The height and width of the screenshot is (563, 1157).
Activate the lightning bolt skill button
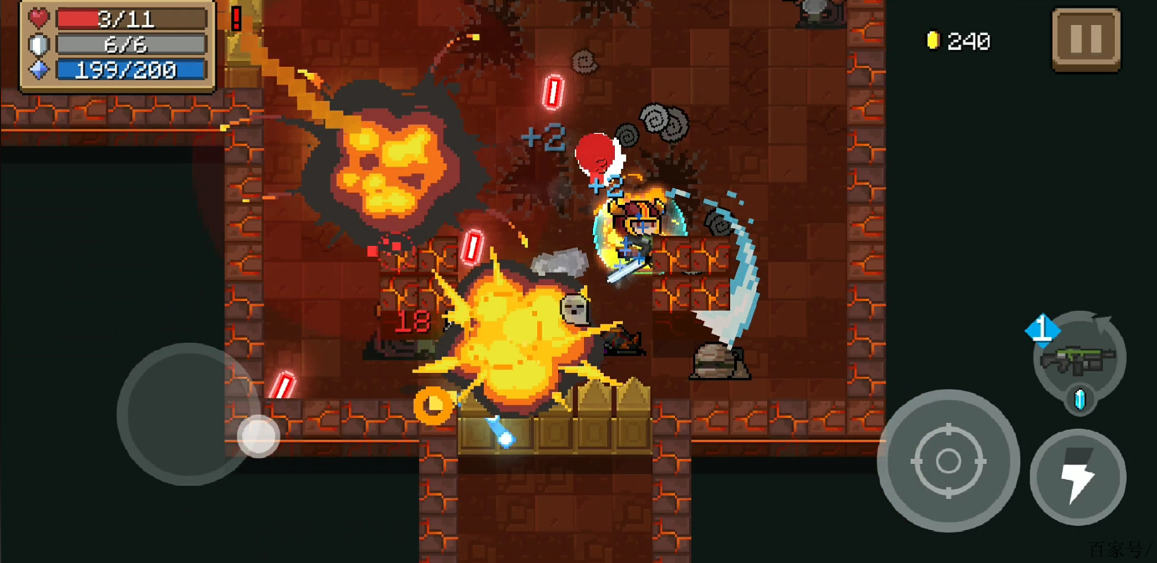pos(1078,477)
